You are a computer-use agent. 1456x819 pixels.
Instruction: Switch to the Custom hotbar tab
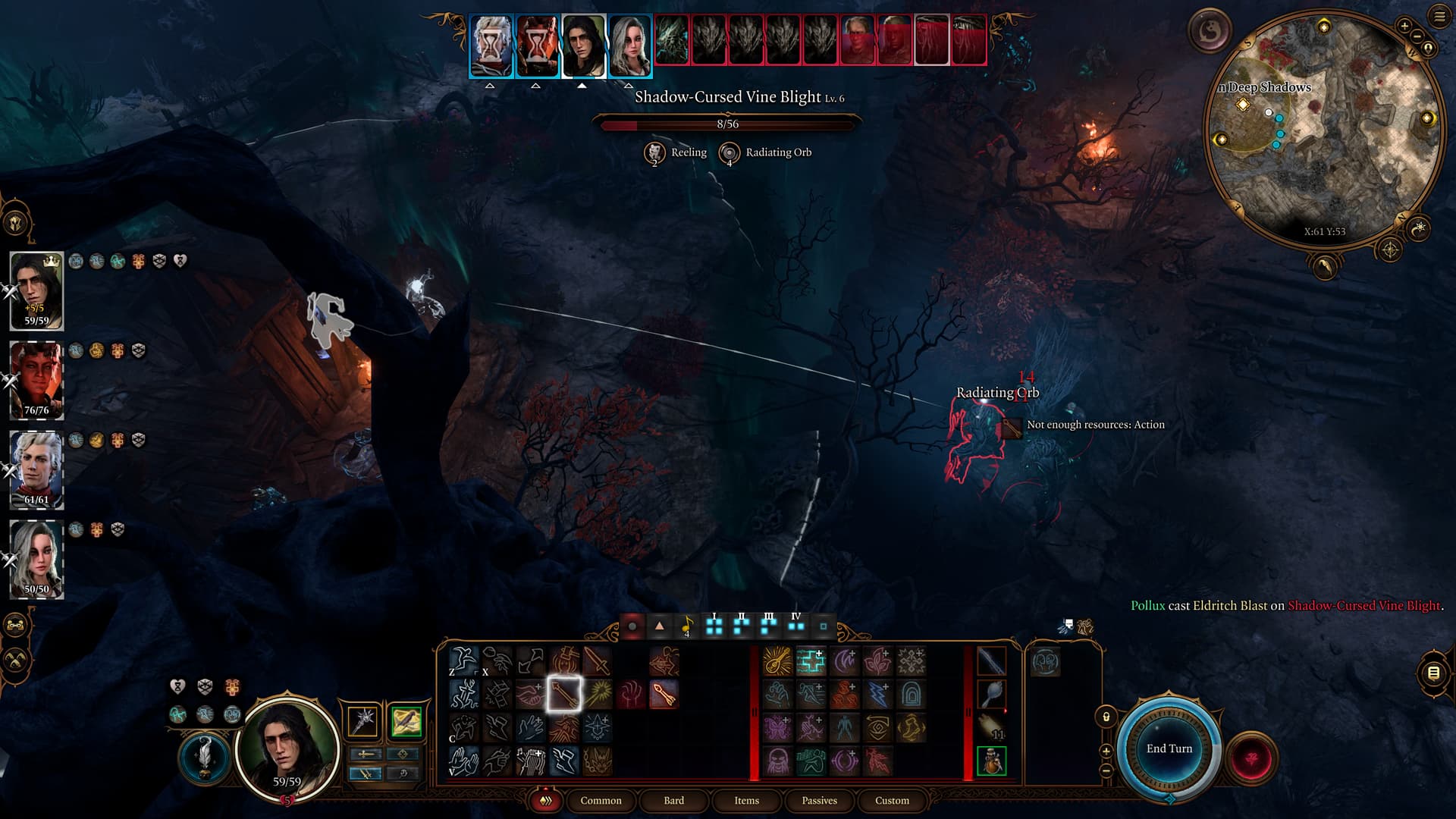(x=892, y=800)
